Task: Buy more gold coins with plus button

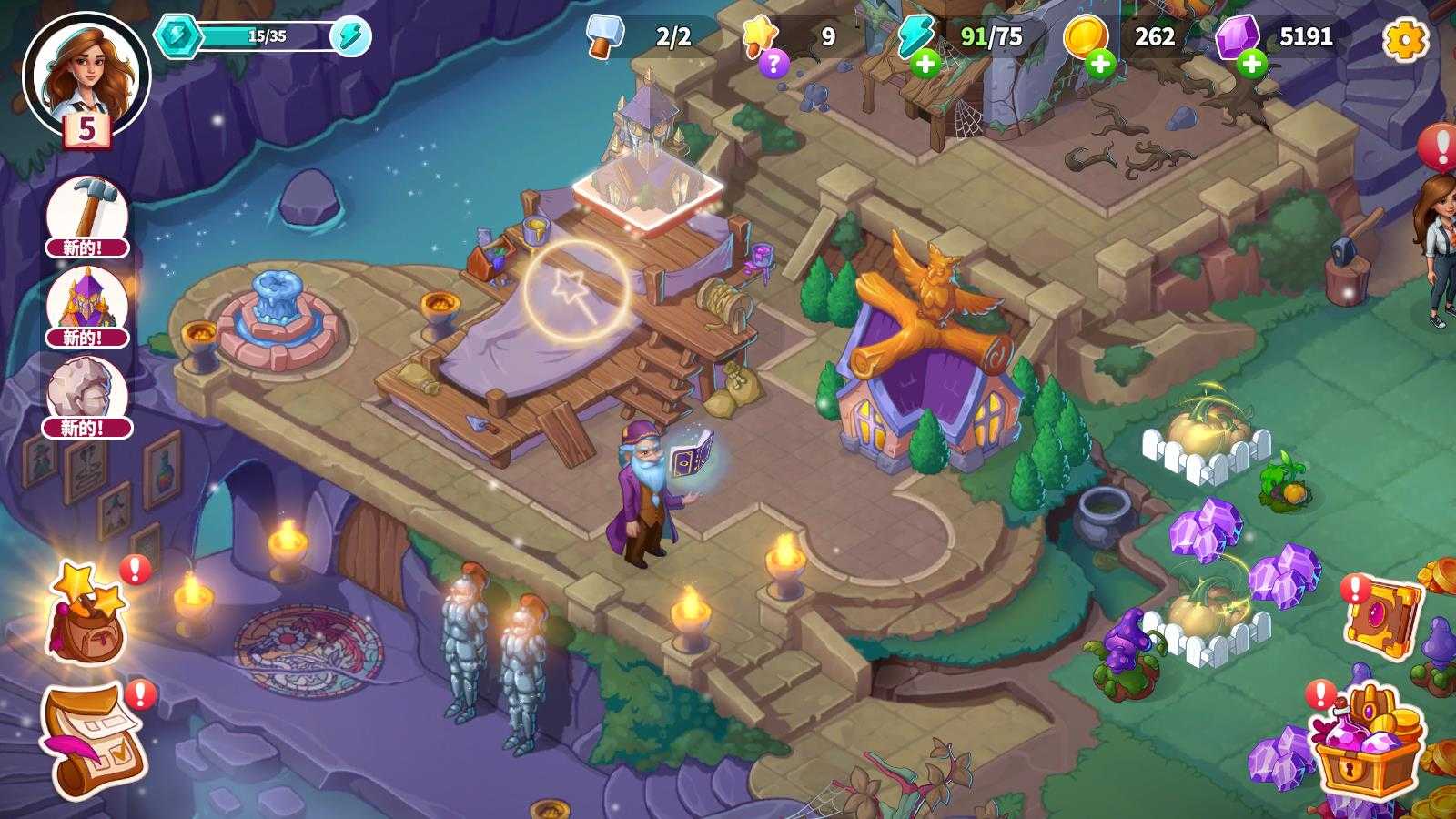Action: pos(1100,64)
